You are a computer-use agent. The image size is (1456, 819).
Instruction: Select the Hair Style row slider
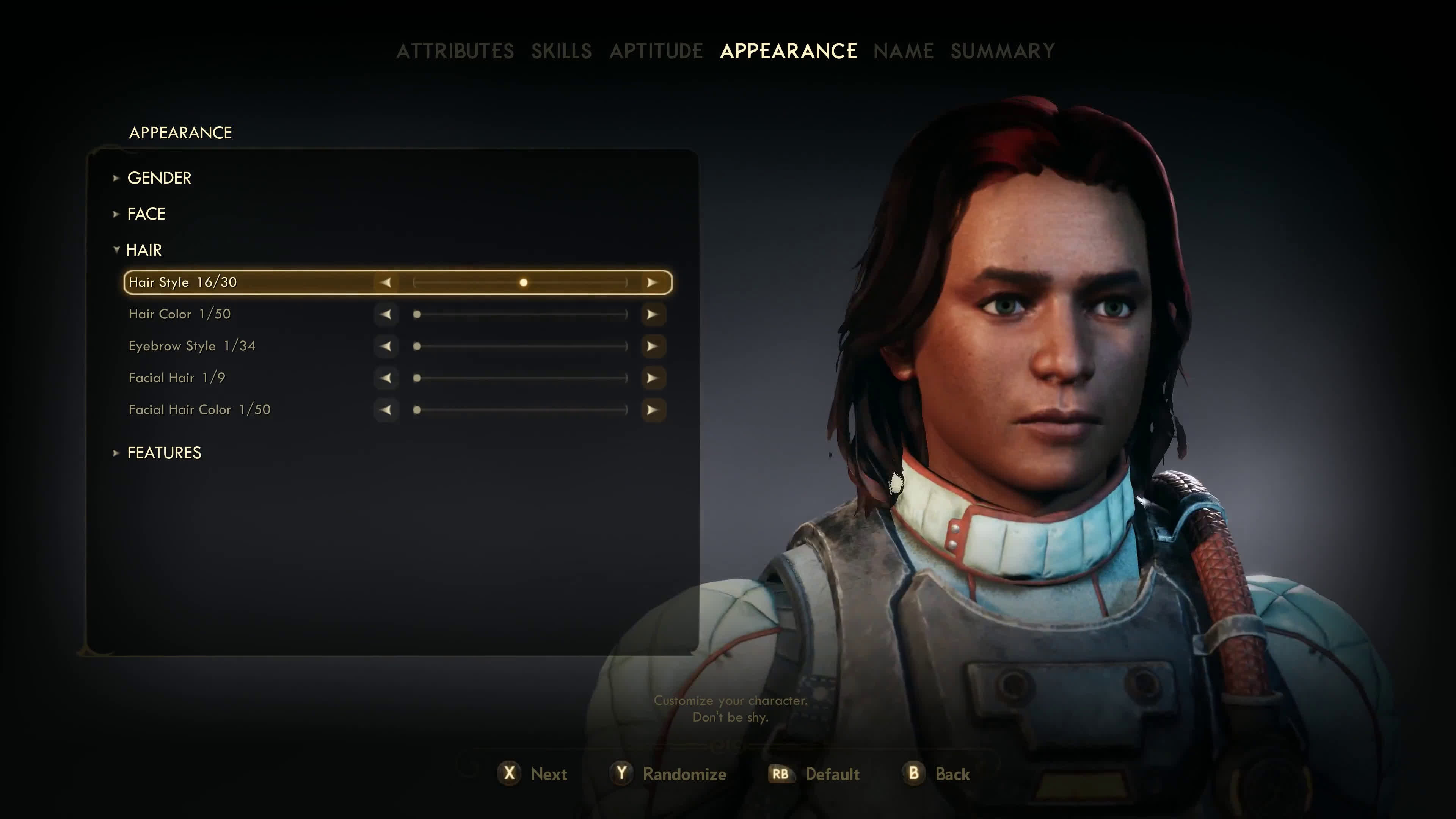[520, 282]
